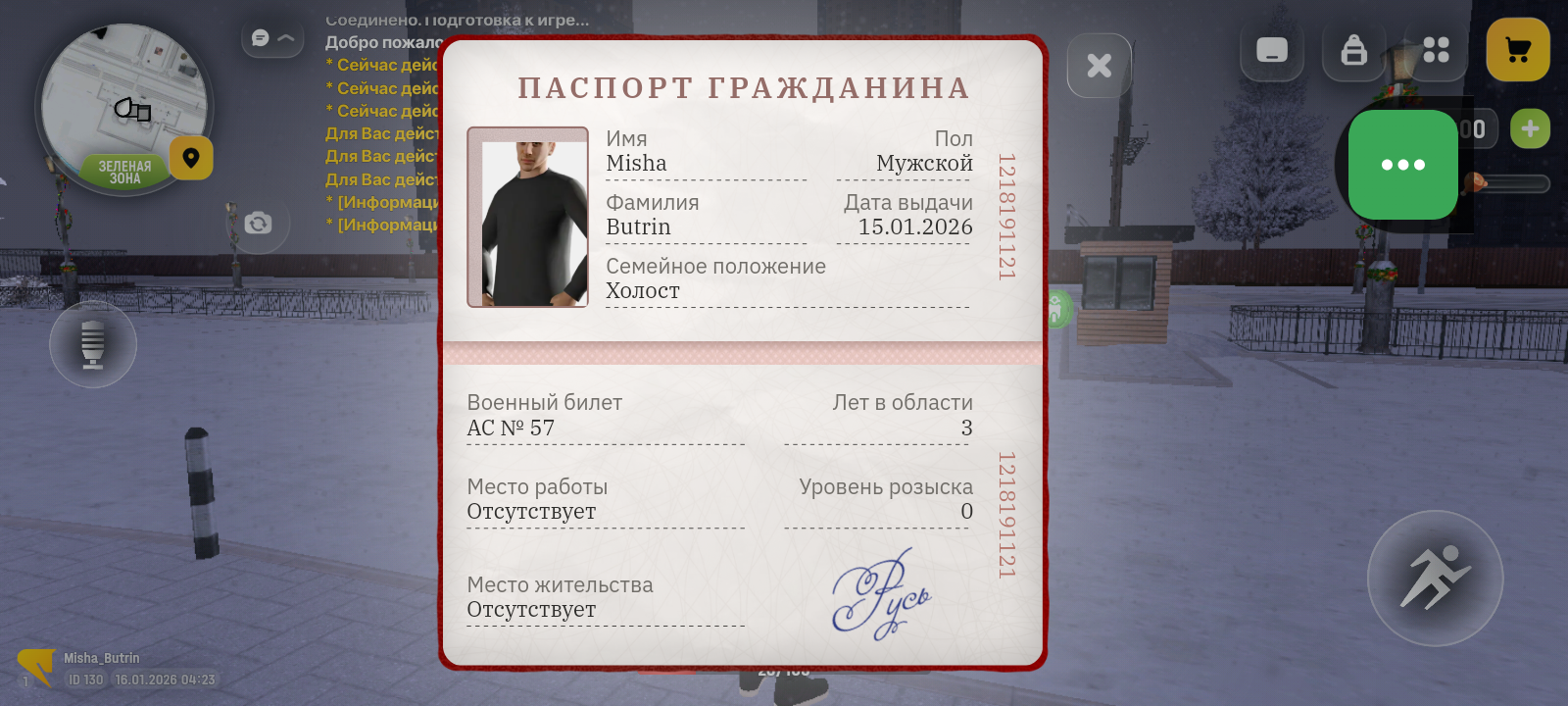Tap the running man sprint icon

pyautogui.click(x=1435, y=579)
